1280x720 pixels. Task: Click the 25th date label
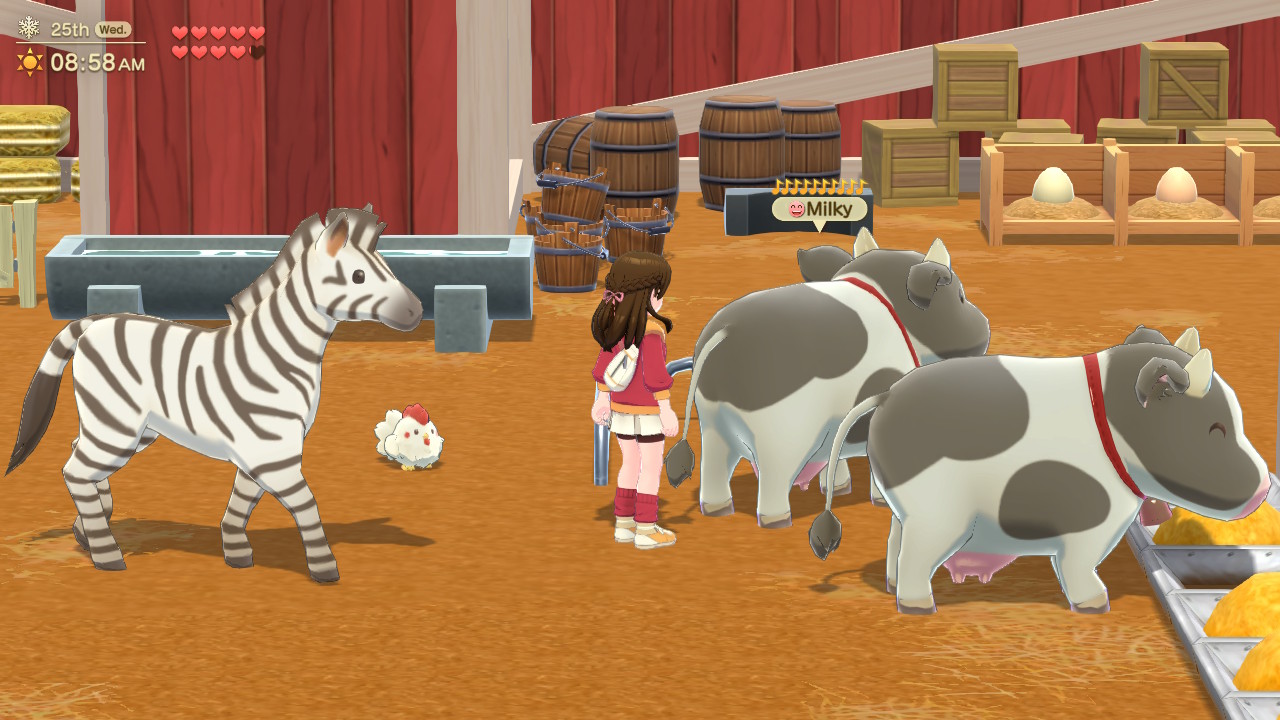[x=70, y=29]
